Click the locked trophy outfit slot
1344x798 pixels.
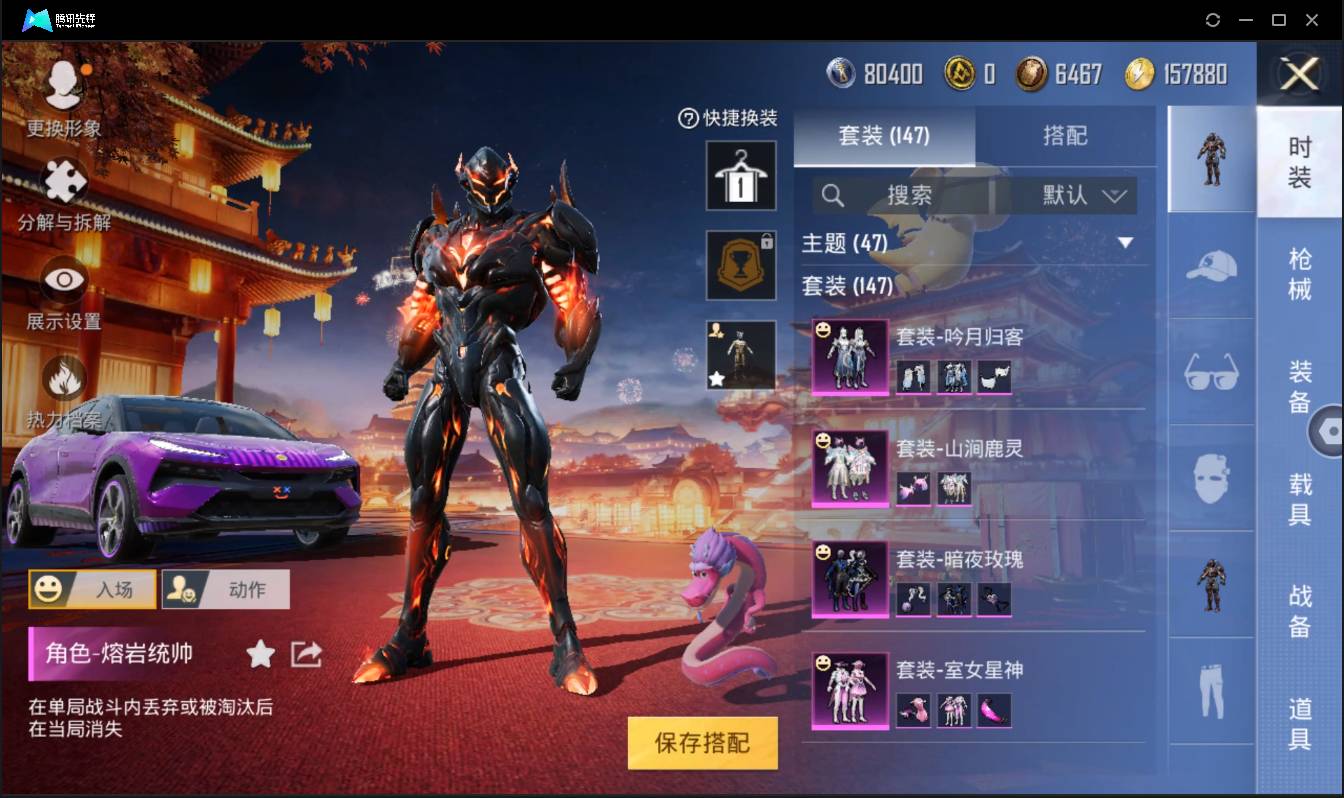click(x=741, y=265)
